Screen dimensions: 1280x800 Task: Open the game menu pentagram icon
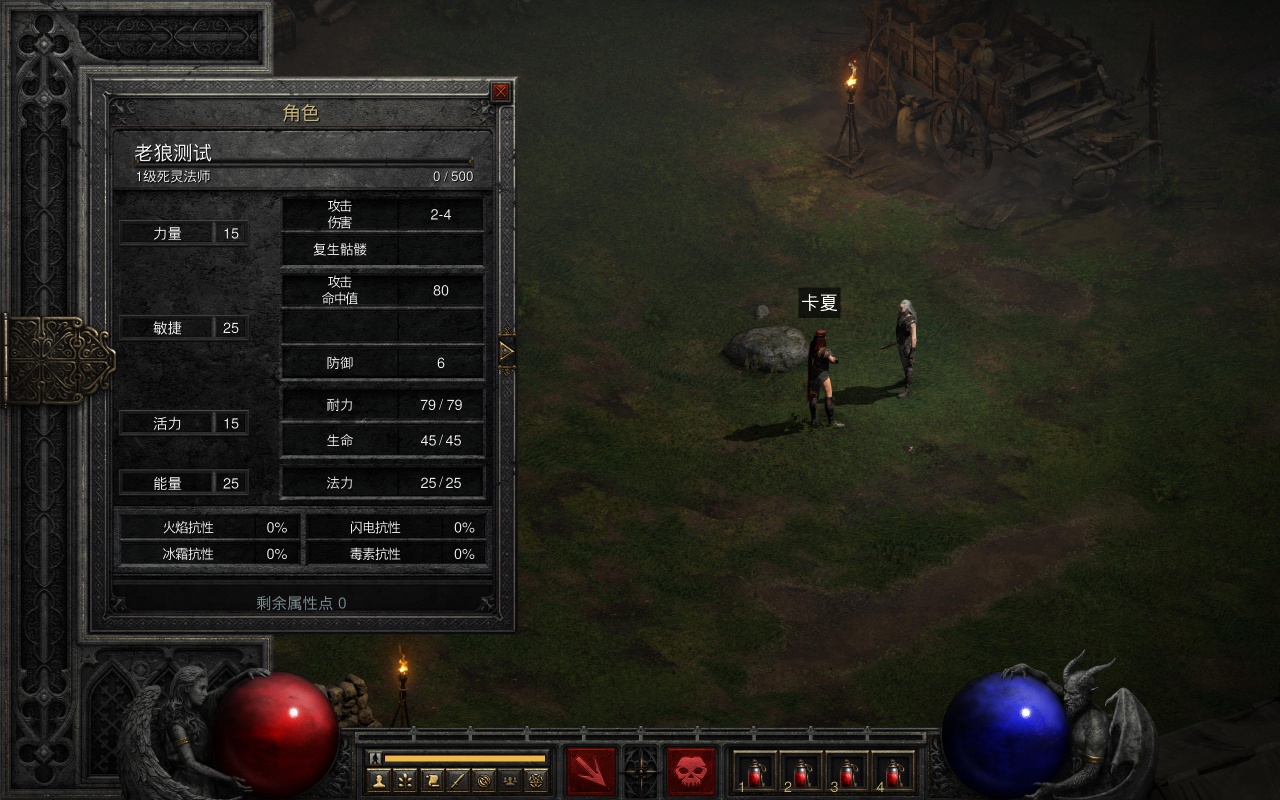(536, 780)
